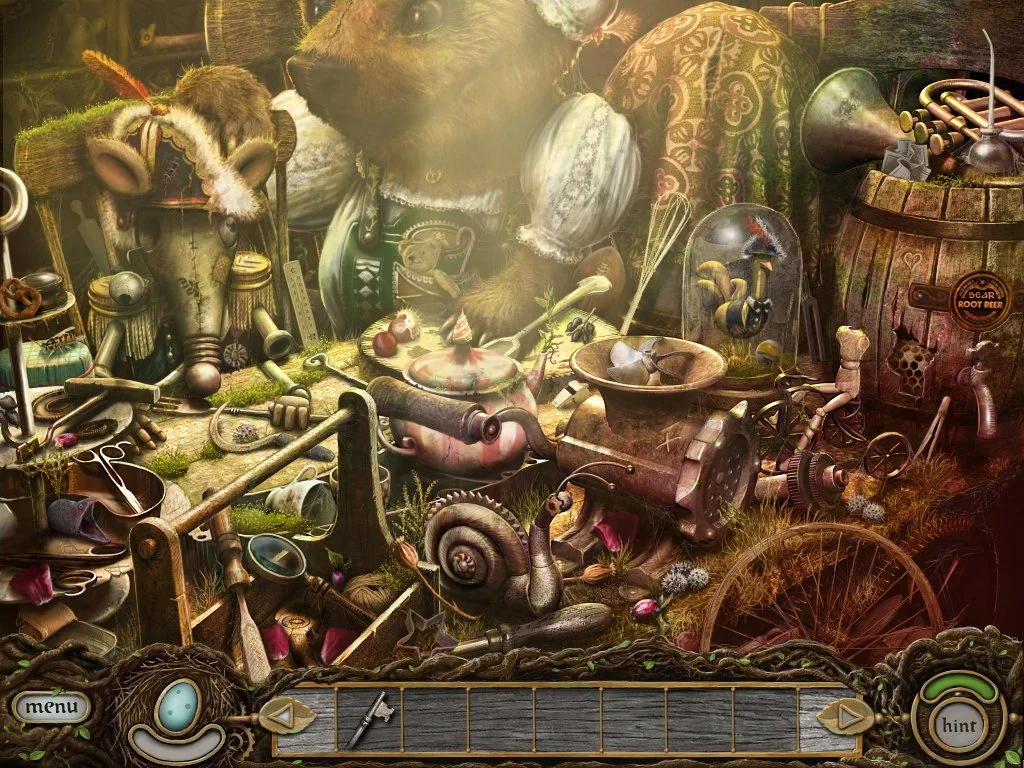Use the hint button
This screenshot has width=1024, height=768.
(x=959, y=723)
